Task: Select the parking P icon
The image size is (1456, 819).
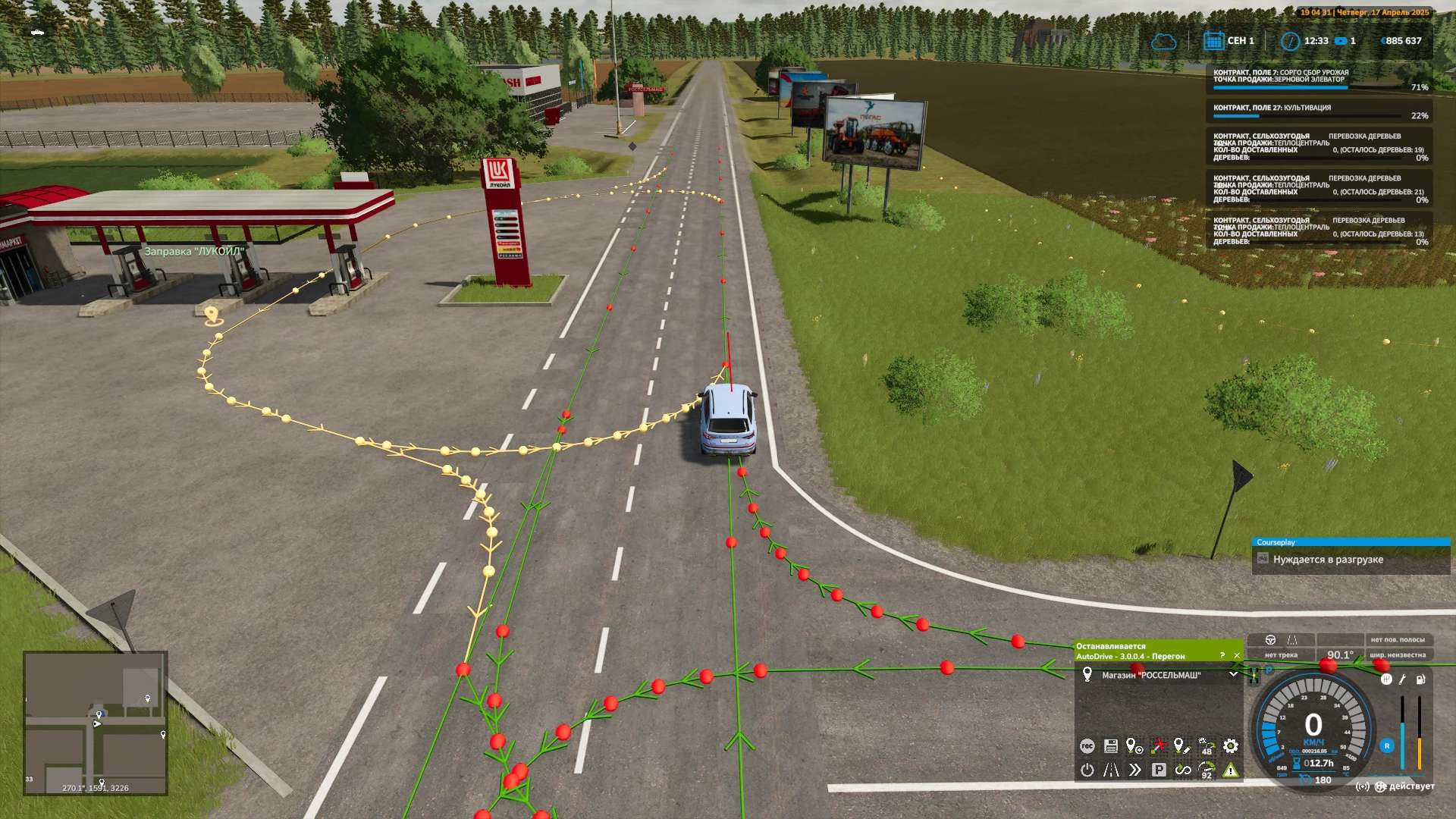Action: (x=1159, y=770)
